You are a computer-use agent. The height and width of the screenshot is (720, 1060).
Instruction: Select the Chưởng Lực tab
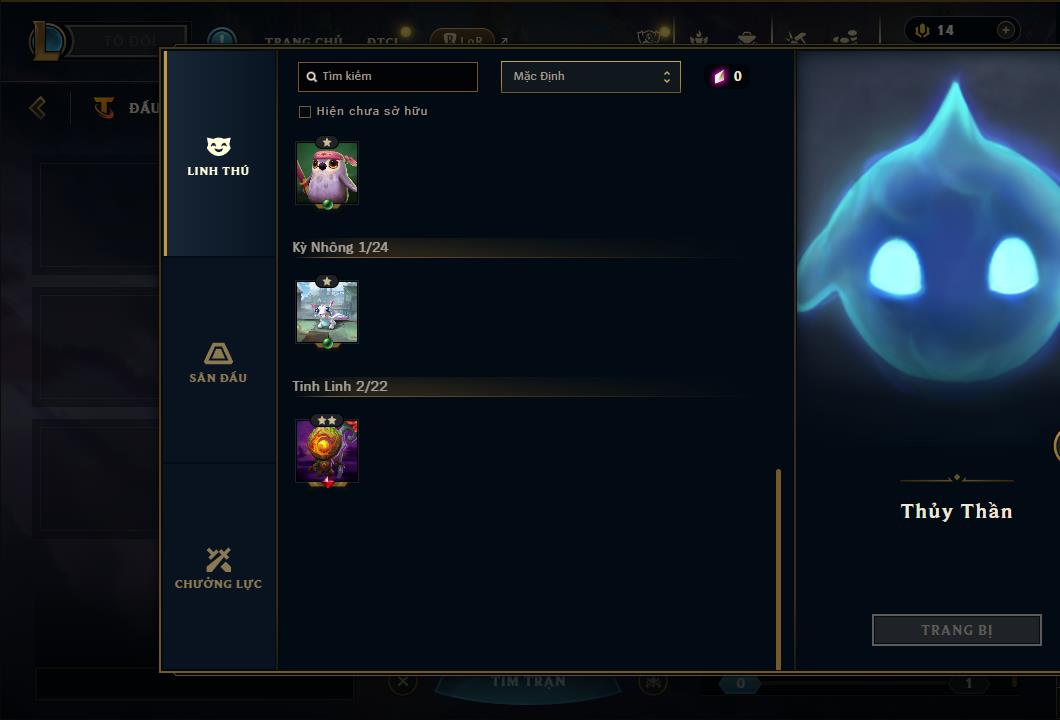tap(218, 568)
